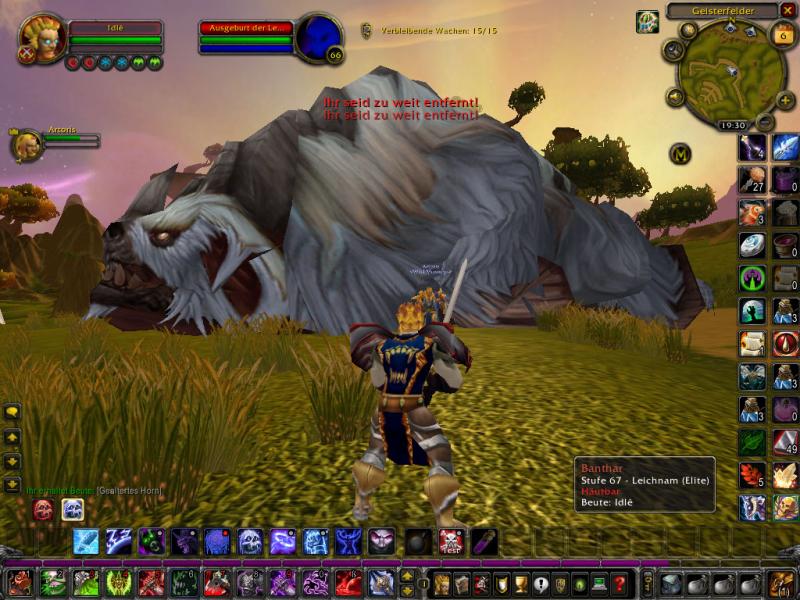Screen dimensions: 800x600
Task: Select Idlè's player portrait
Action: [42, 38]
